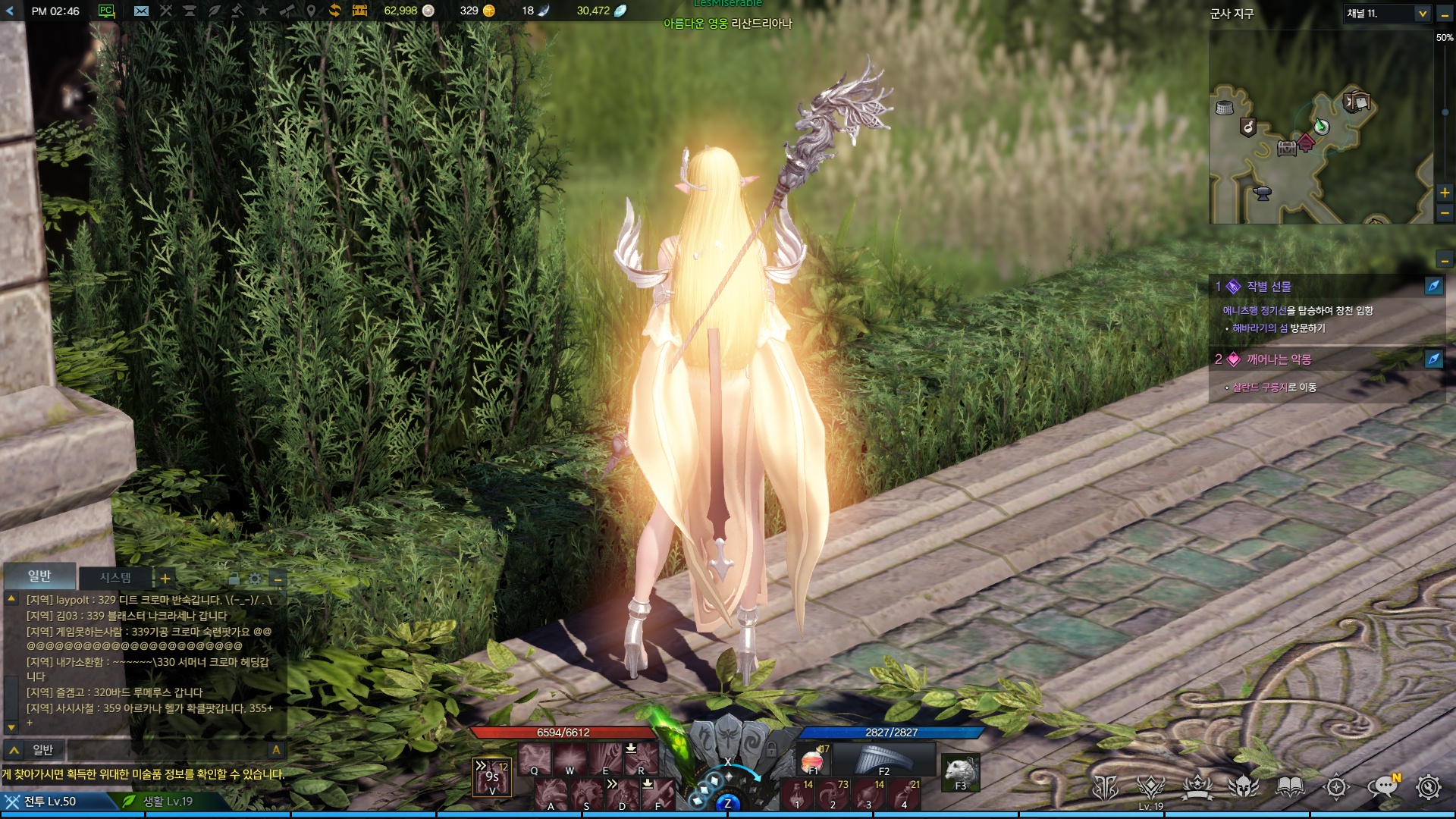1456x819 pixels.
Task: Select the 깨어나는 악몽 quest tracker entry
Action: (x=1279, y=359)
